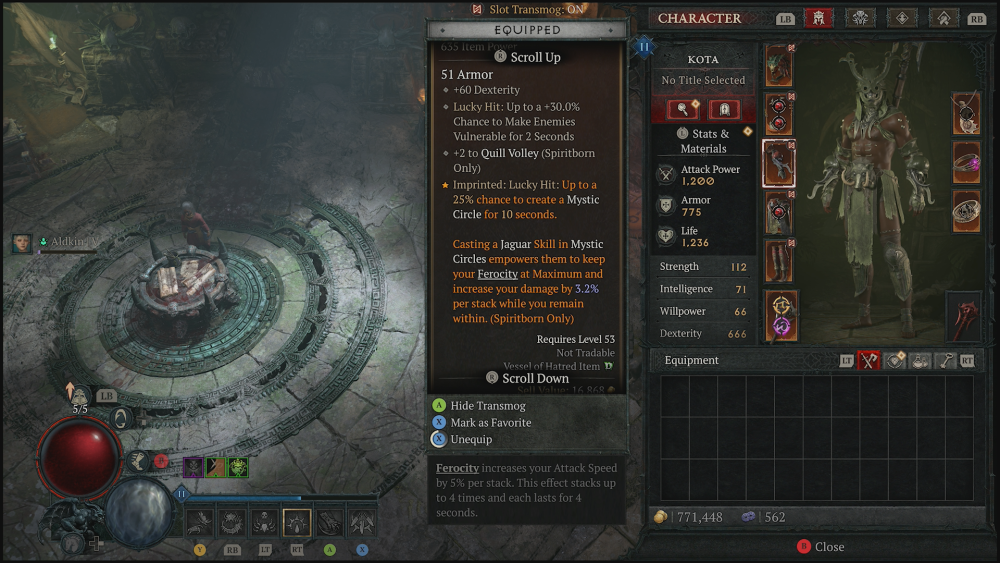The height and width of the screenshot is (563, 1000).
Task: Select the equipped helm slot
Action: (x=779, y=65)
